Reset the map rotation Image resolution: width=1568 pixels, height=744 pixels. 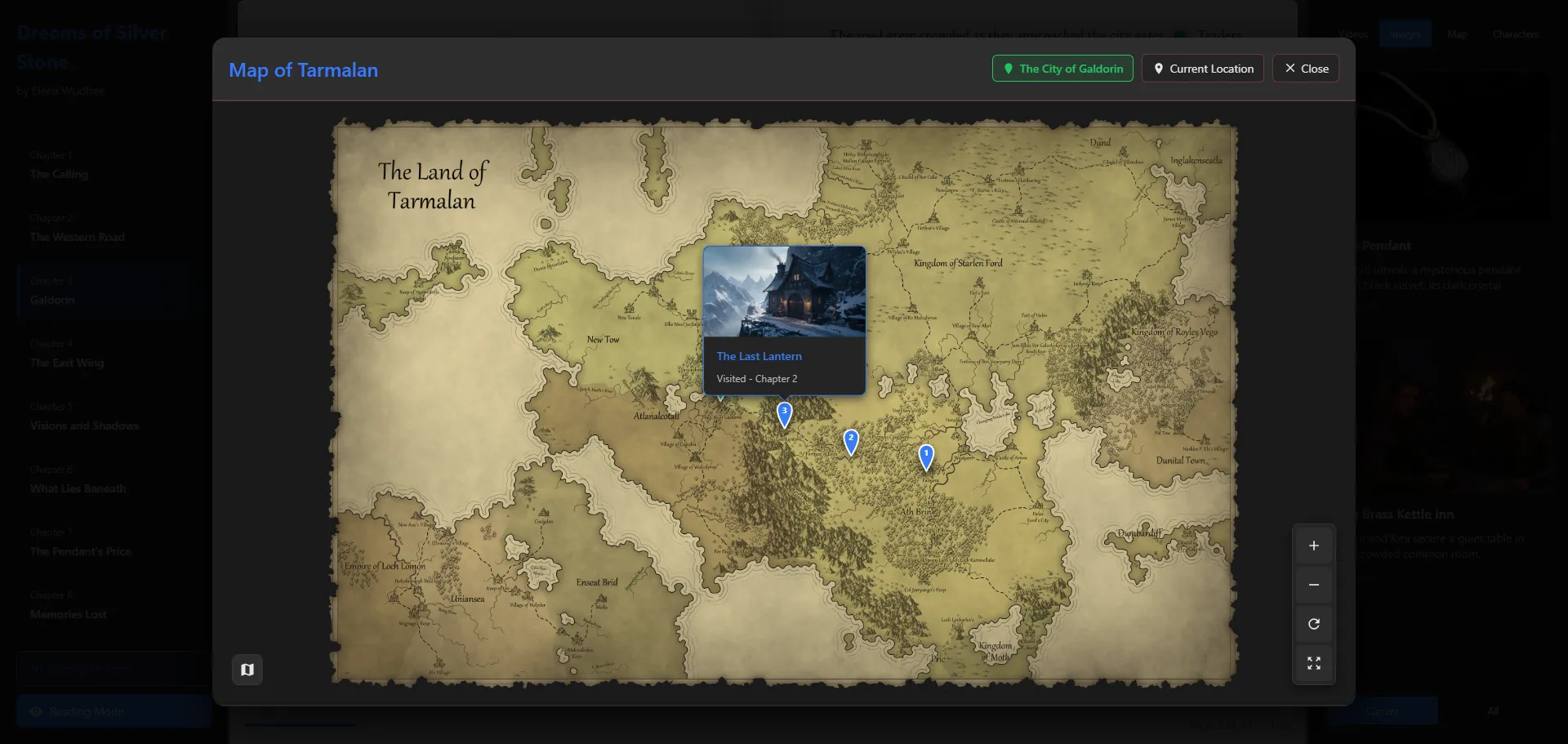(x=1313, y=624)
